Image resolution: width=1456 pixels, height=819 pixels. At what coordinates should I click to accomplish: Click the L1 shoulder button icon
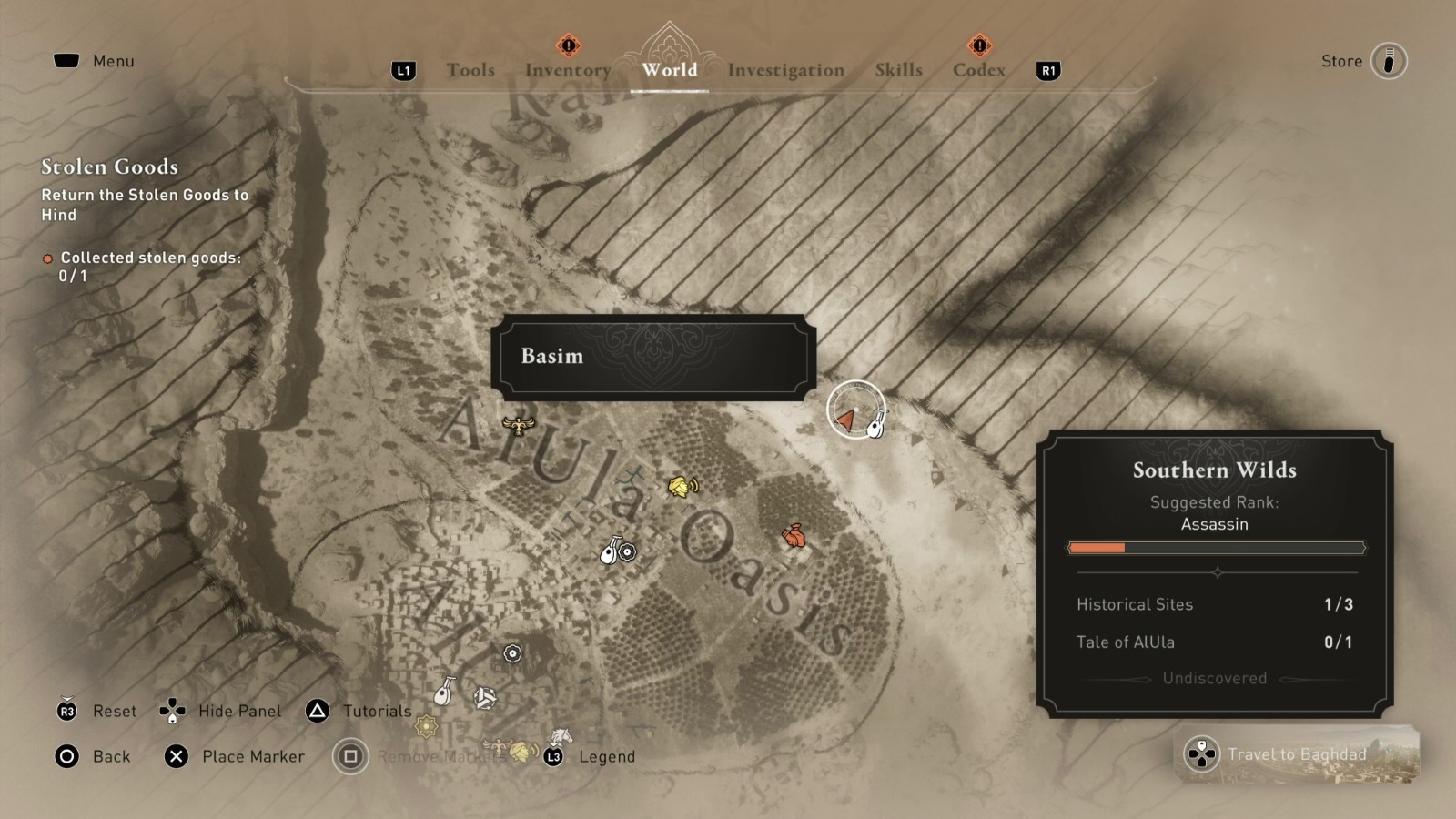[x=404, y=69]
